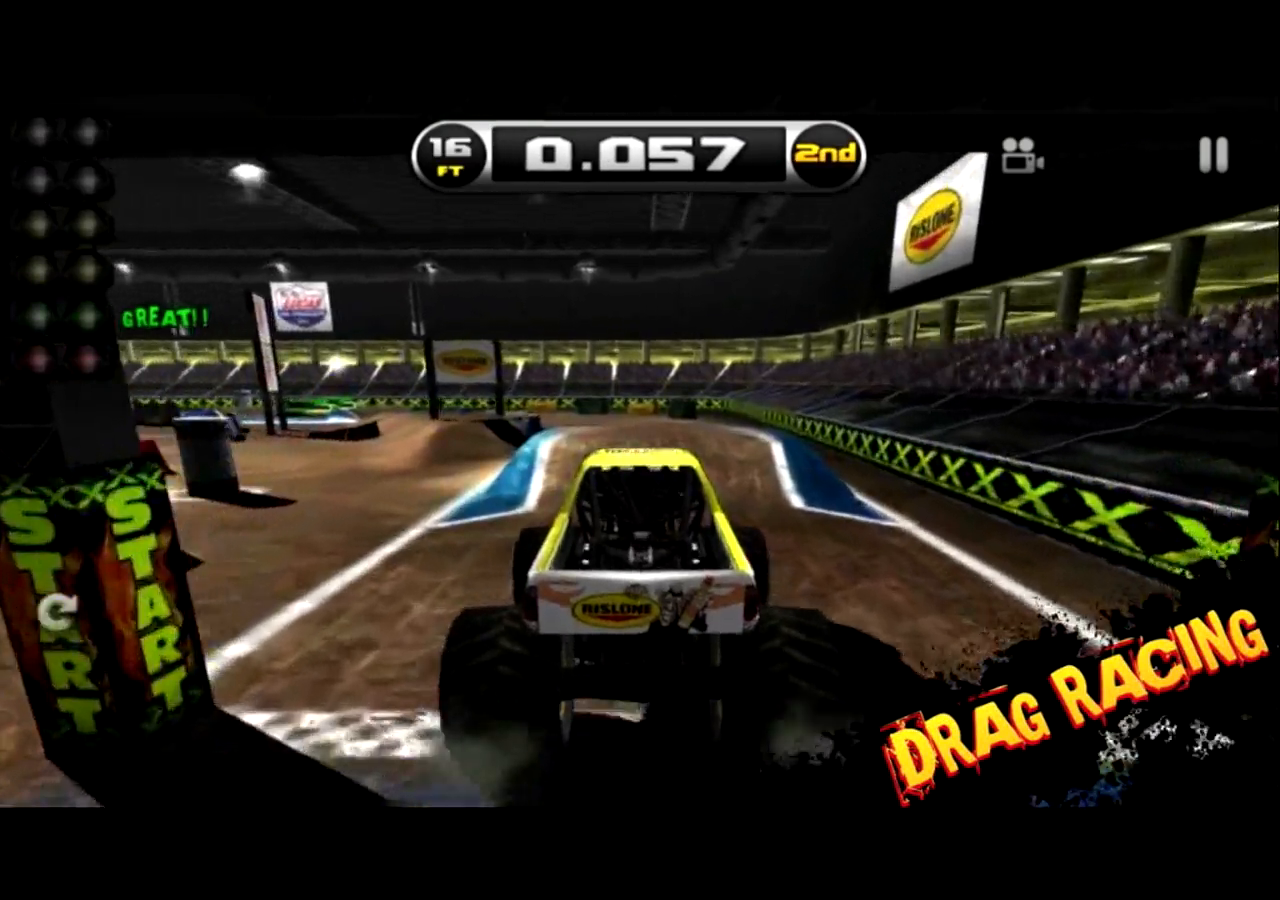The height and width of the screenshot is (900, 1280).
Task: Expand the distance marker display
Action: (x=451, y=155)
